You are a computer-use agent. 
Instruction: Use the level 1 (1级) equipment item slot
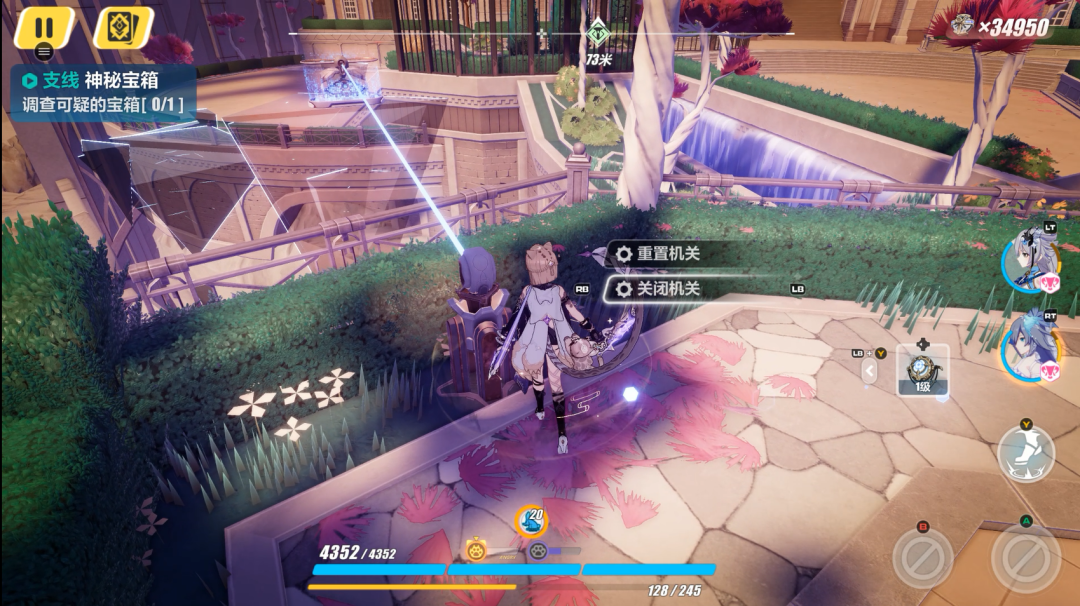(922, 370)
